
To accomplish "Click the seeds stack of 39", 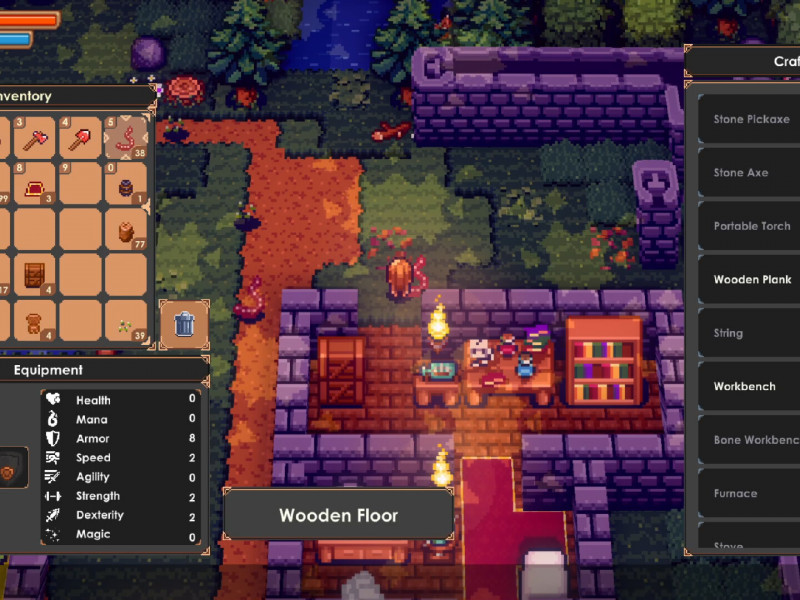I will 126,322.
